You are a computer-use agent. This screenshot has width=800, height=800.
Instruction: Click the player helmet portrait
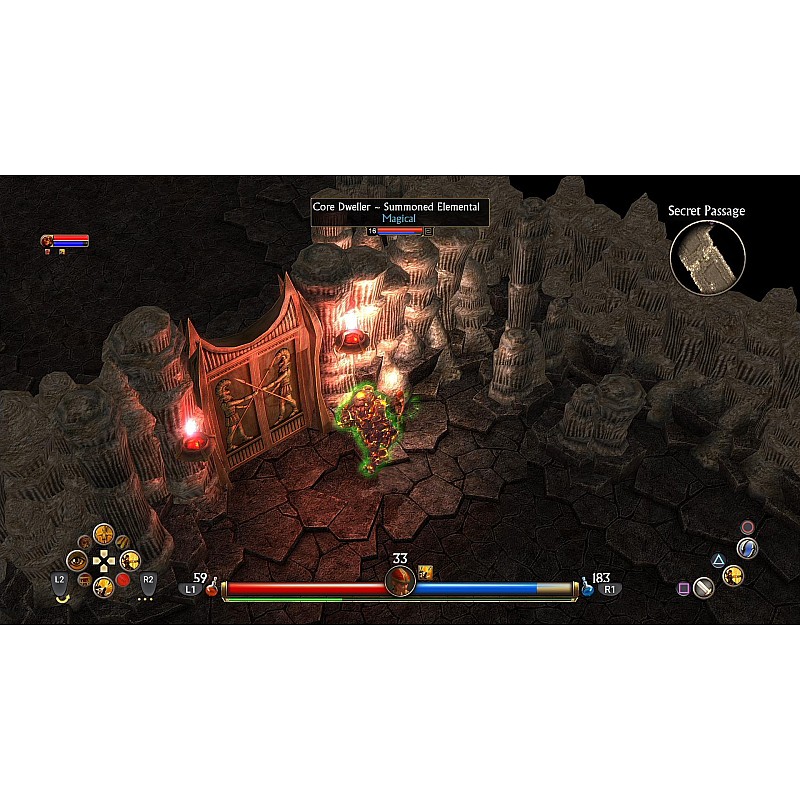400,580
